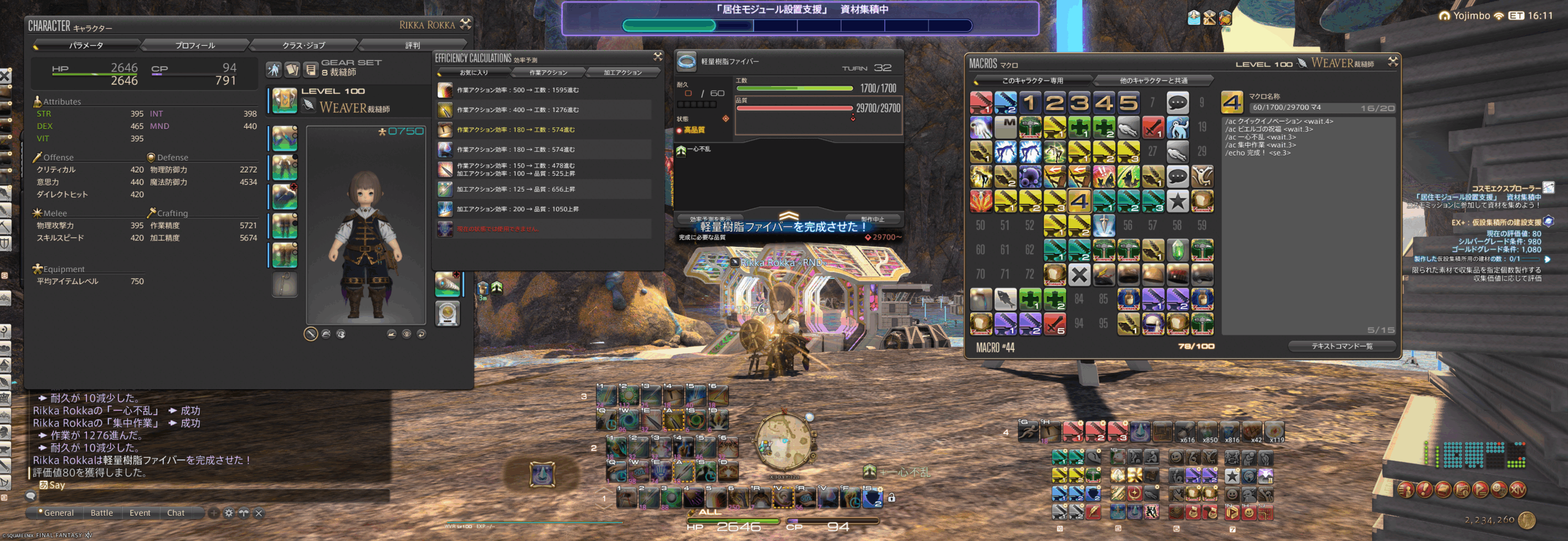The image size is (1568, 541).
Task: Select the green crystal macro icon
Action: click(1177, 250)
